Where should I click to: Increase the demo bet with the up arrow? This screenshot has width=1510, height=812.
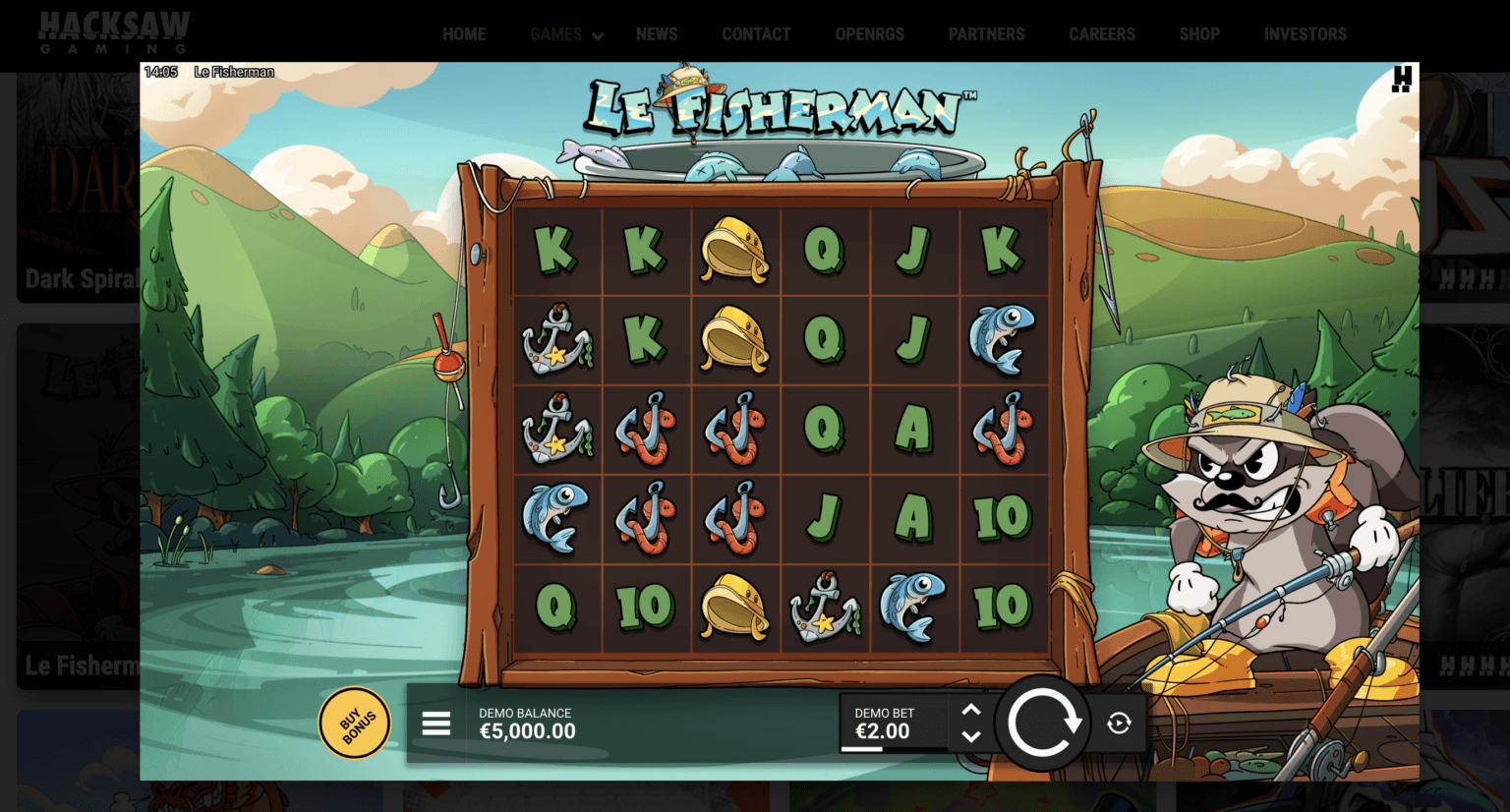[x=971, y=710]
